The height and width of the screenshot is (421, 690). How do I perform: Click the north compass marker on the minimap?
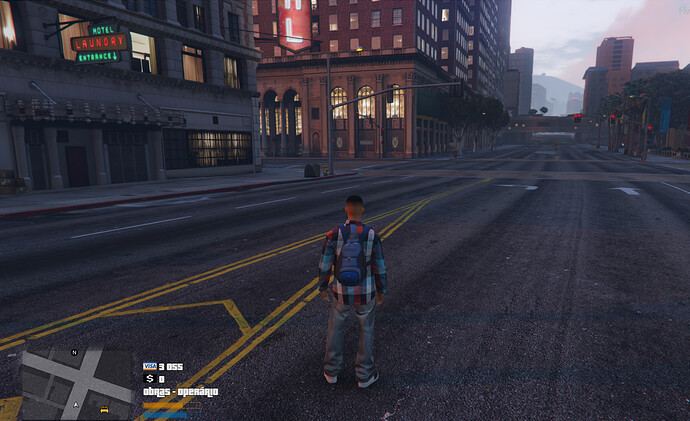[x=74, y=353]
